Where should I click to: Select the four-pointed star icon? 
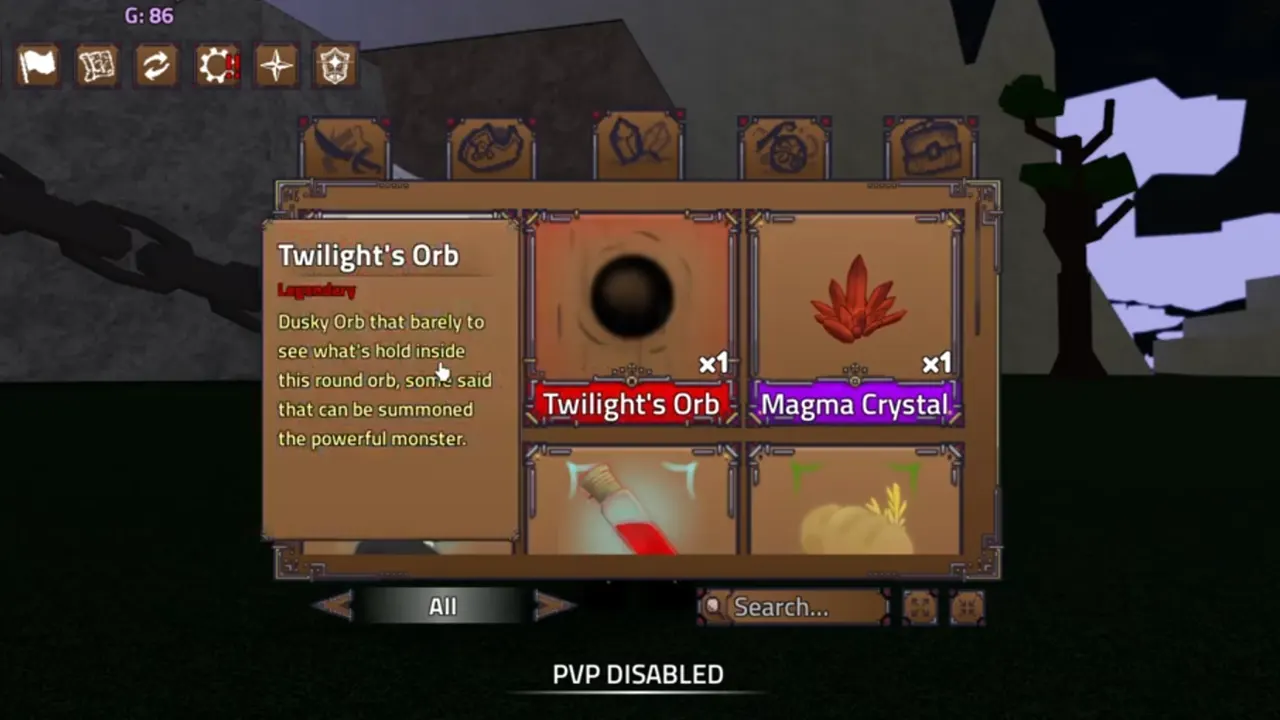(276, 65)
